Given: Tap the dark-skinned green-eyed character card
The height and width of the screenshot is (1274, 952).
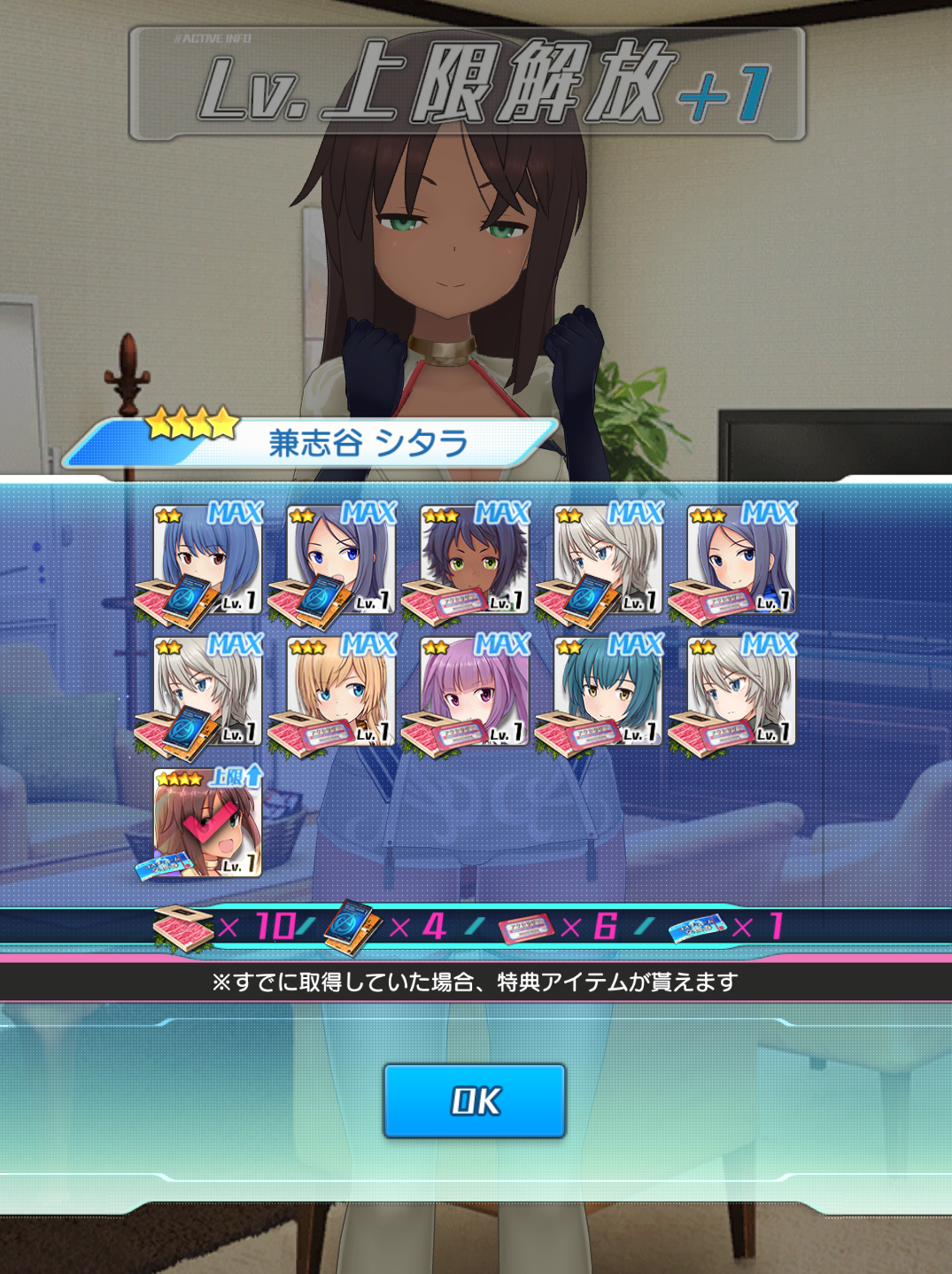Looking at the screenshot, I should point(475,559).
